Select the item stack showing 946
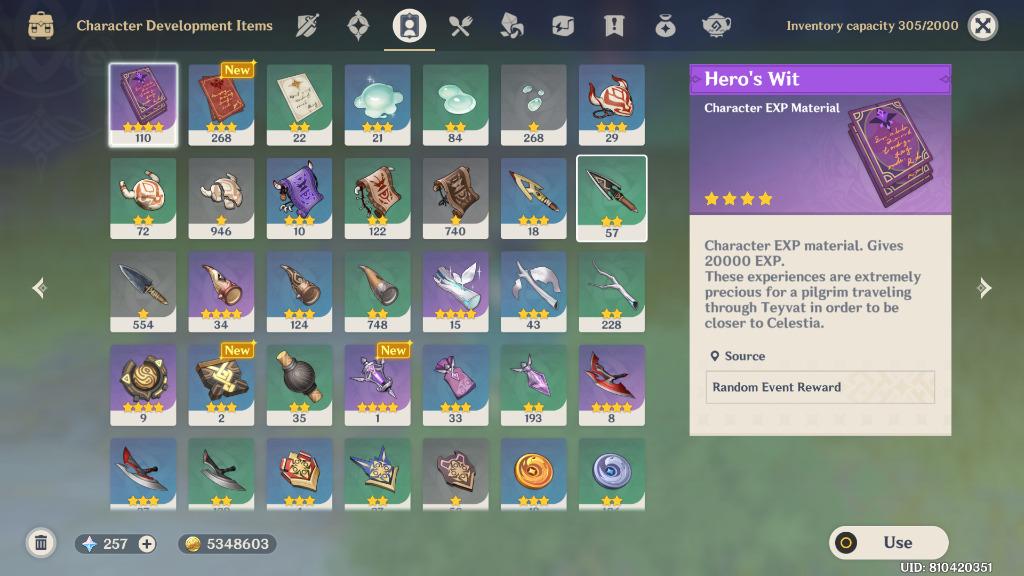The image size is (1024, 576). coord(221,198)
